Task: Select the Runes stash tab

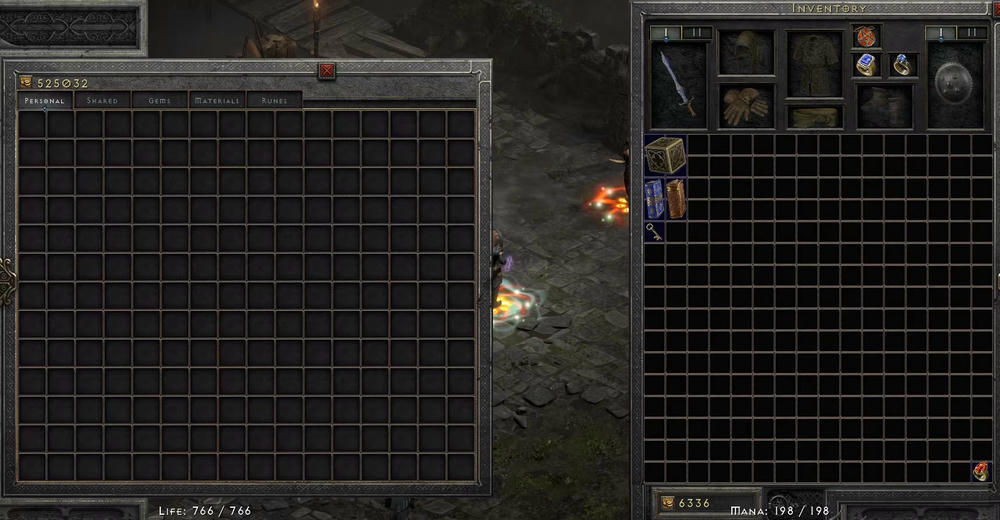Action: coord(274,101)
